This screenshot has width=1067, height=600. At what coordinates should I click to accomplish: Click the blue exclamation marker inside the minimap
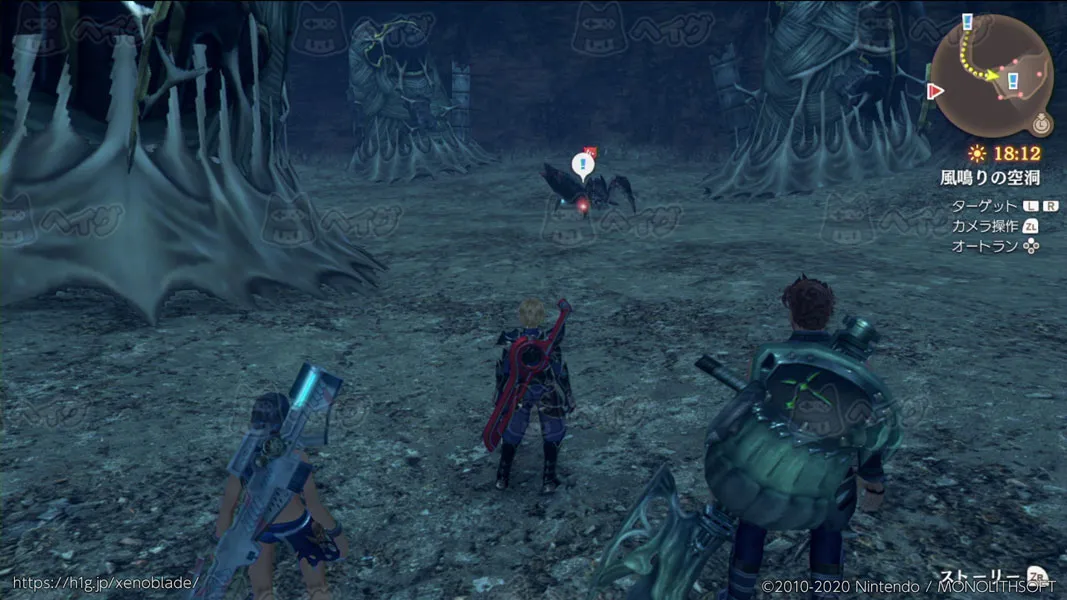pos(1013,79)
